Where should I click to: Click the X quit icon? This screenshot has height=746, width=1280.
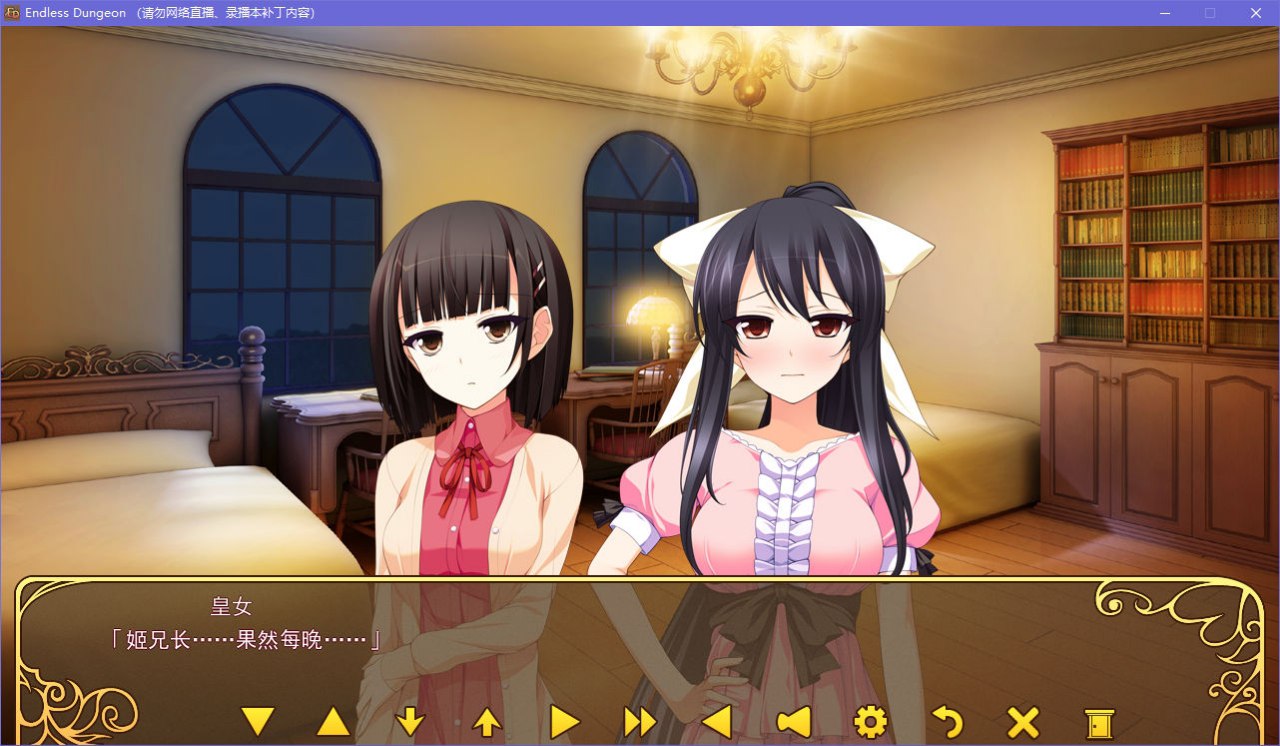coord(1025,720)
